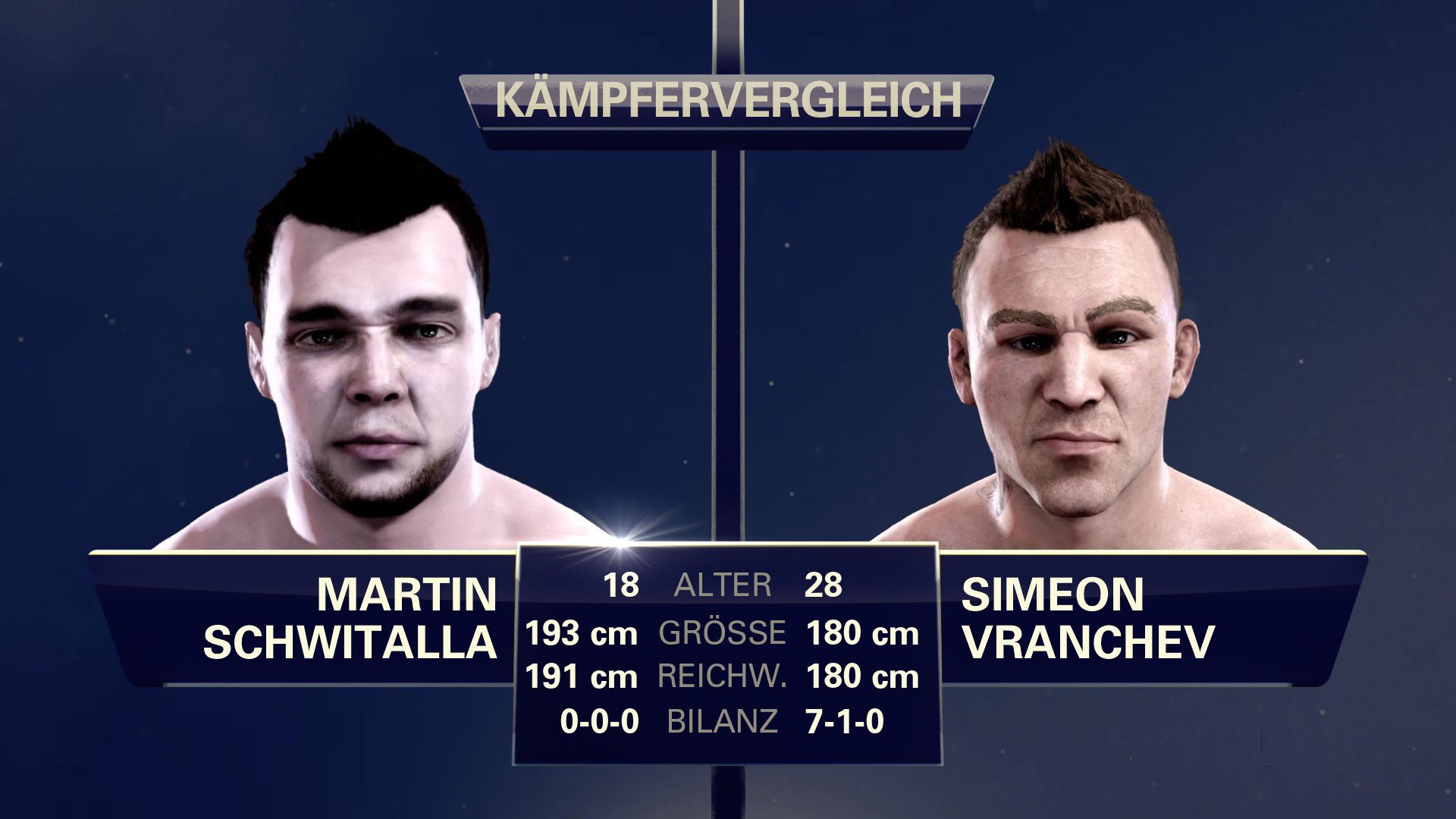Screen dimensions: 1456x819
Task: Click the 7-1-0 record value
Action: [x=849, y=720]
